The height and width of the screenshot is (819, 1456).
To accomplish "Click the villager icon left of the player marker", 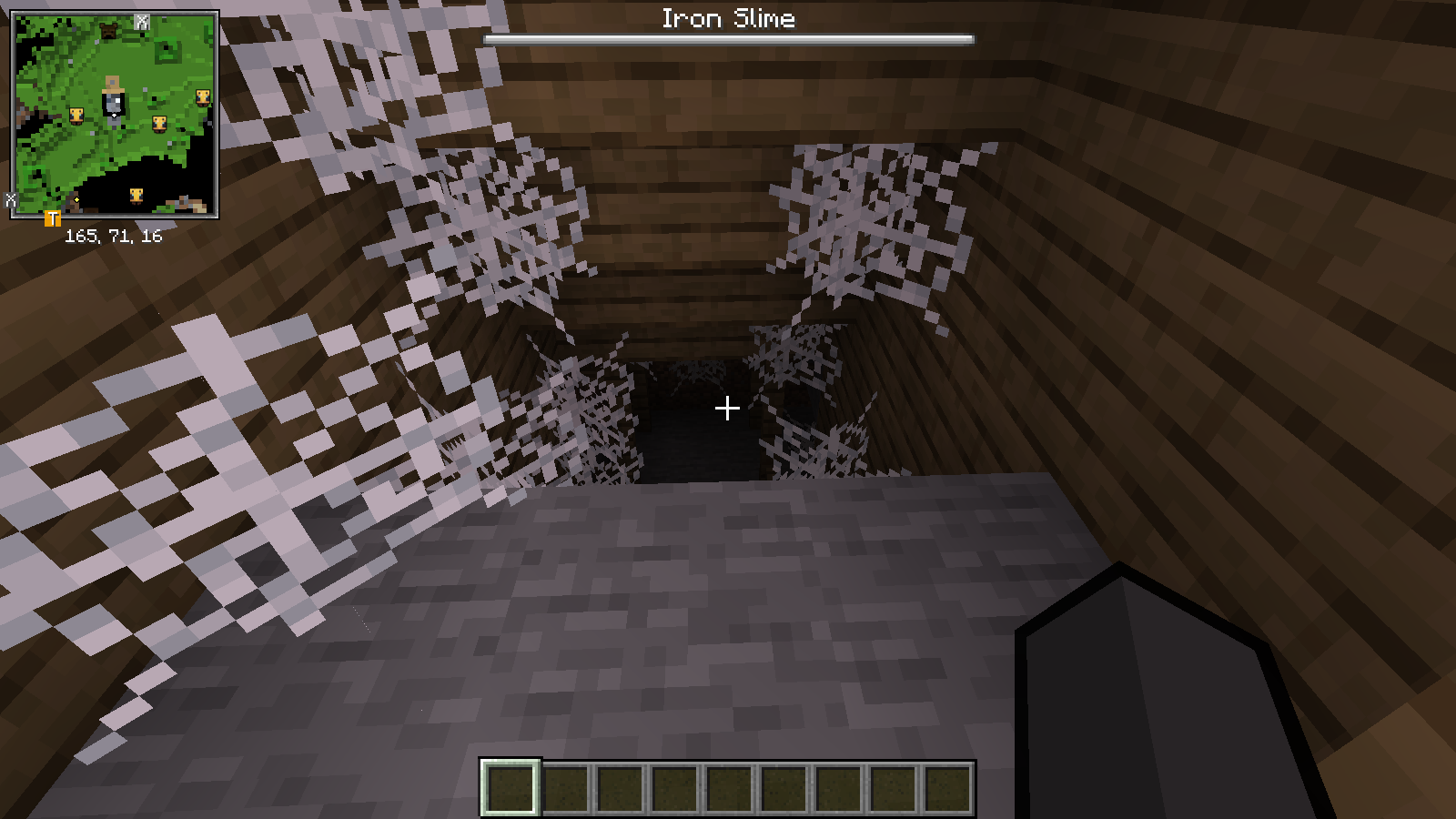I will point(76,116).
